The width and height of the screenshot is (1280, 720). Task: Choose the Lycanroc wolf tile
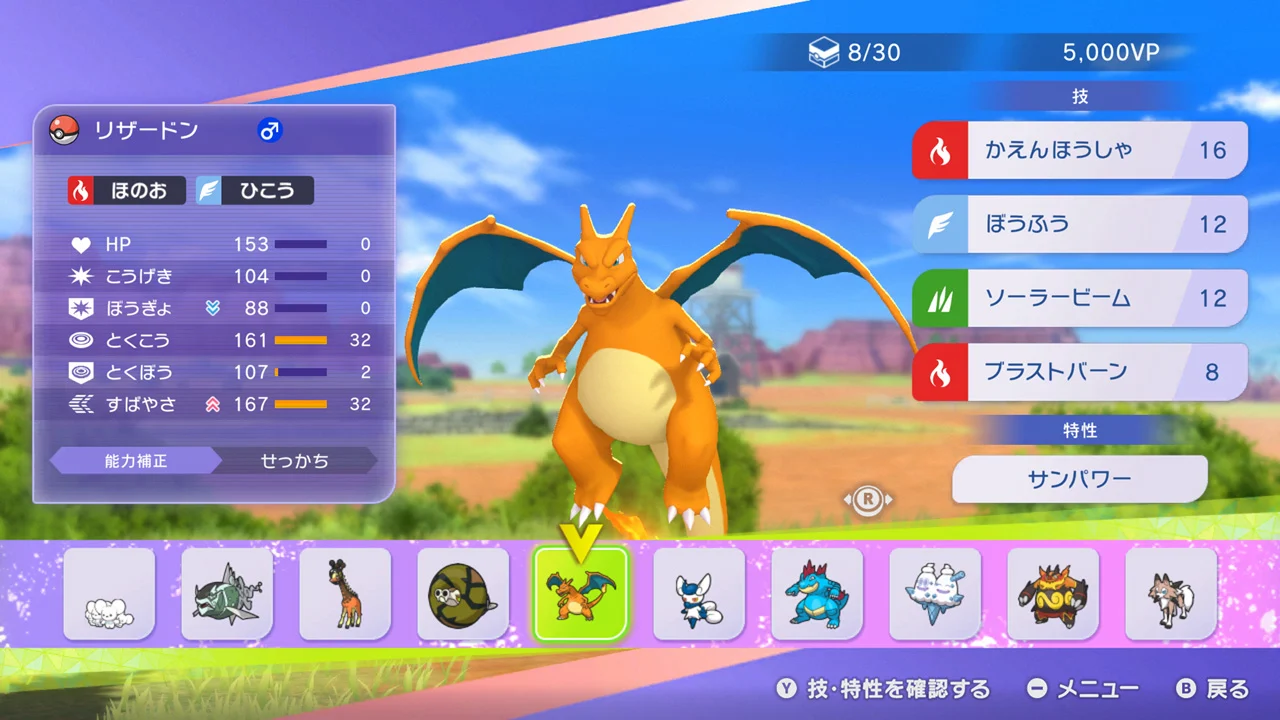pos(1171,594)
